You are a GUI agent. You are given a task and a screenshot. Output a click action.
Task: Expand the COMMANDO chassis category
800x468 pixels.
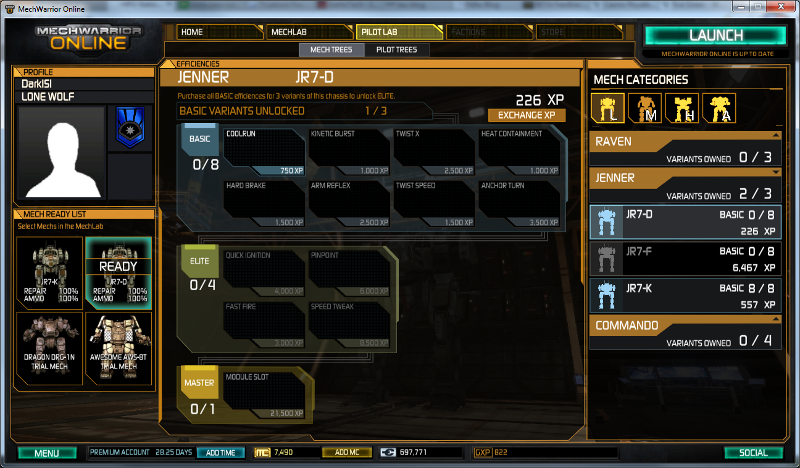(686, 333)
